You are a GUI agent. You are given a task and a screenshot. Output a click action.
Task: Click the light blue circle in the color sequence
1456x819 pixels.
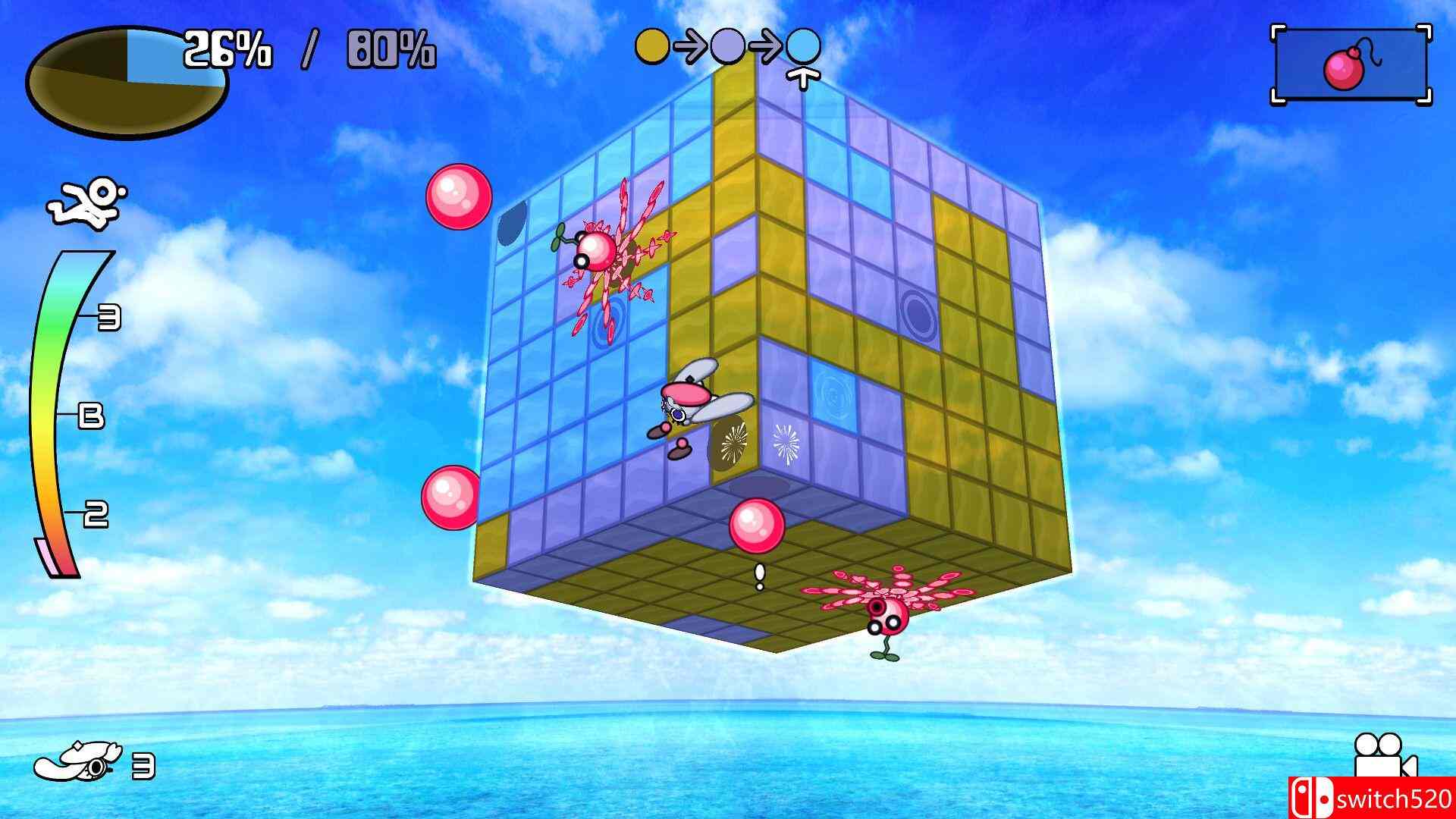[x=805, y=45]
